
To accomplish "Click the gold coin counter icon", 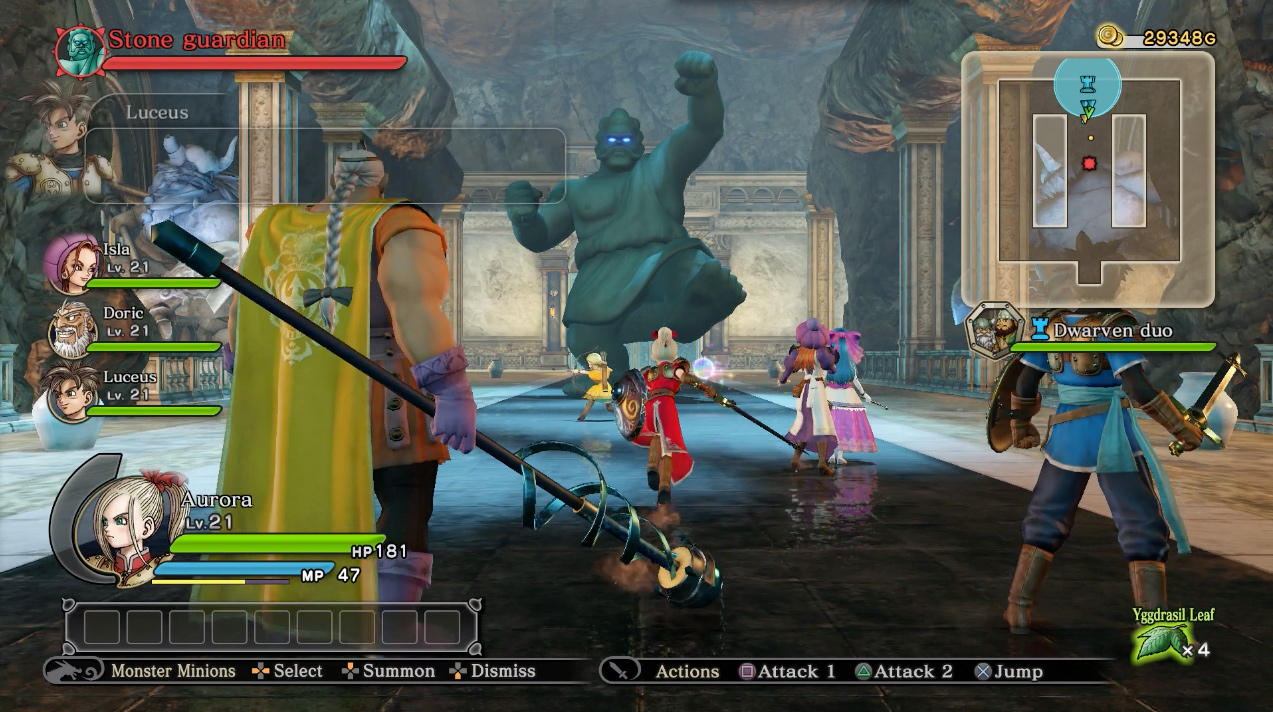I will tap(1110, 37).
